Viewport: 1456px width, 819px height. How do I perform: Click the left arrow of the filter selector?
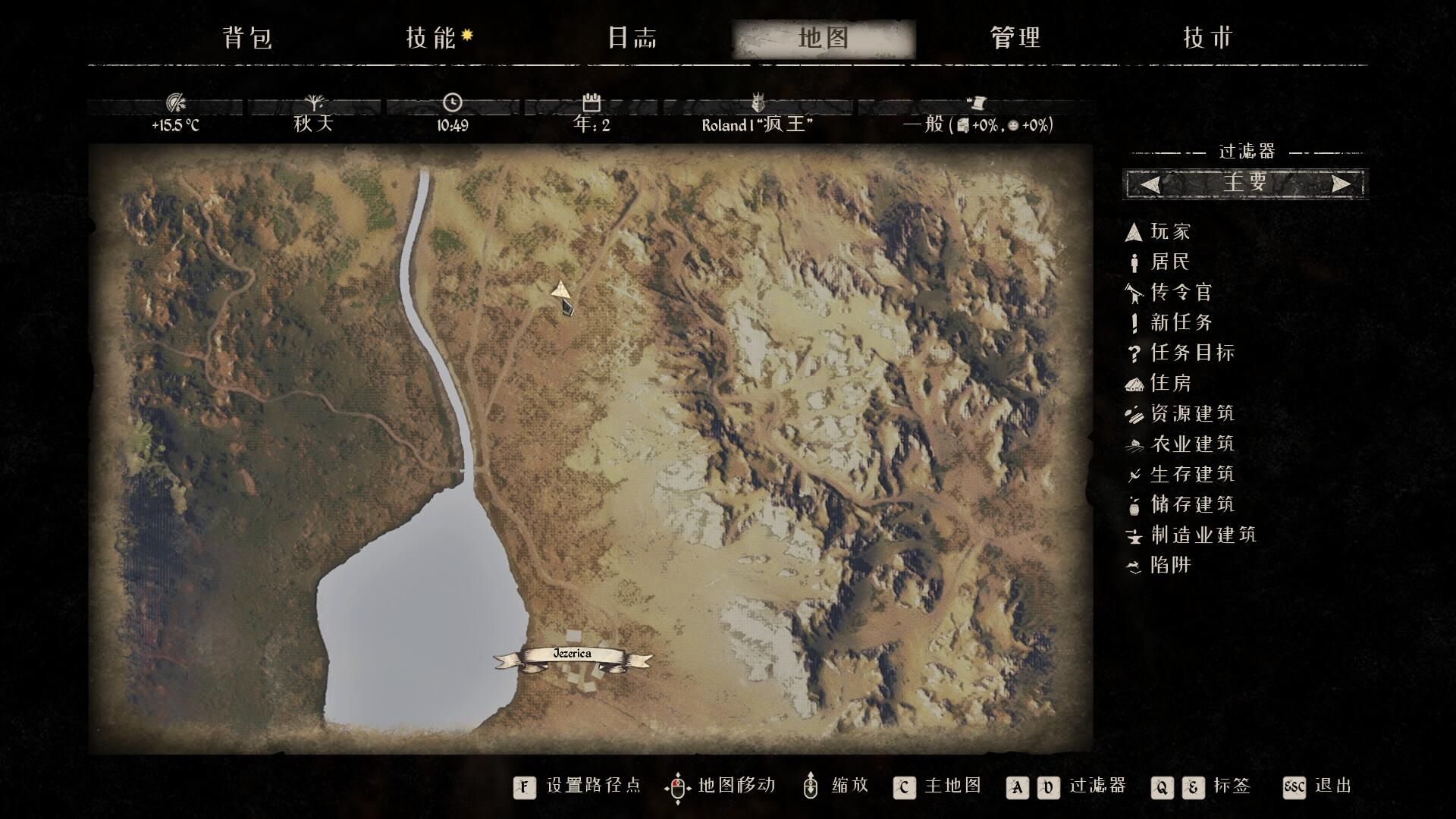tap(1150, 184)
